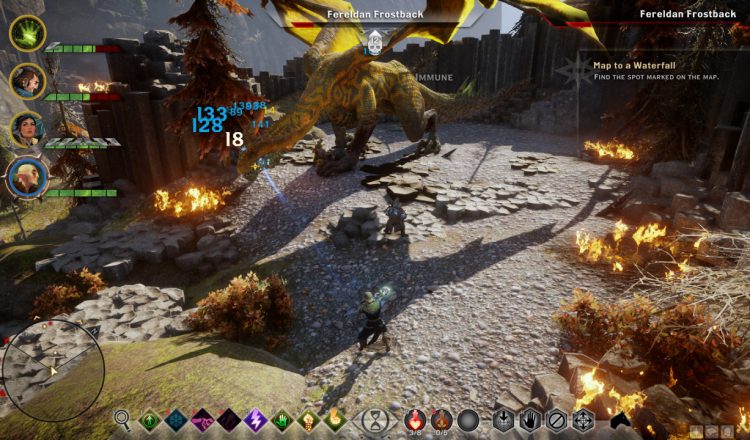Switch to the dark-haired woman companion portrait
750x440 pixels.
point(27,129)
